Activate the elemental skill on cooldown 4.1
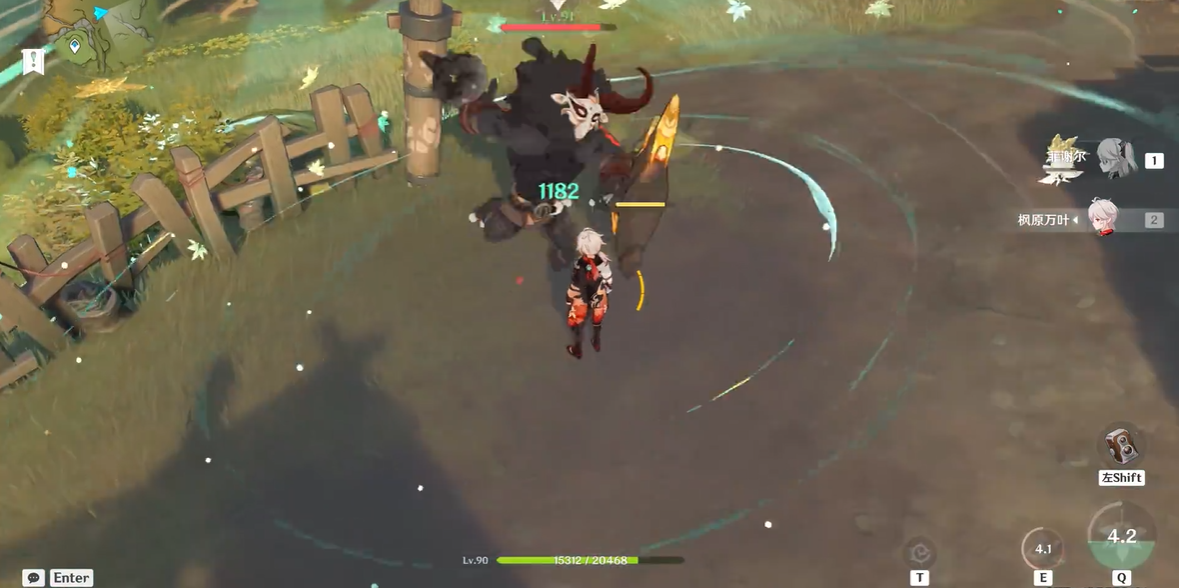The width and height of the screenshot is (1179, 588). pyautogui.click(x=1043, y=549)
